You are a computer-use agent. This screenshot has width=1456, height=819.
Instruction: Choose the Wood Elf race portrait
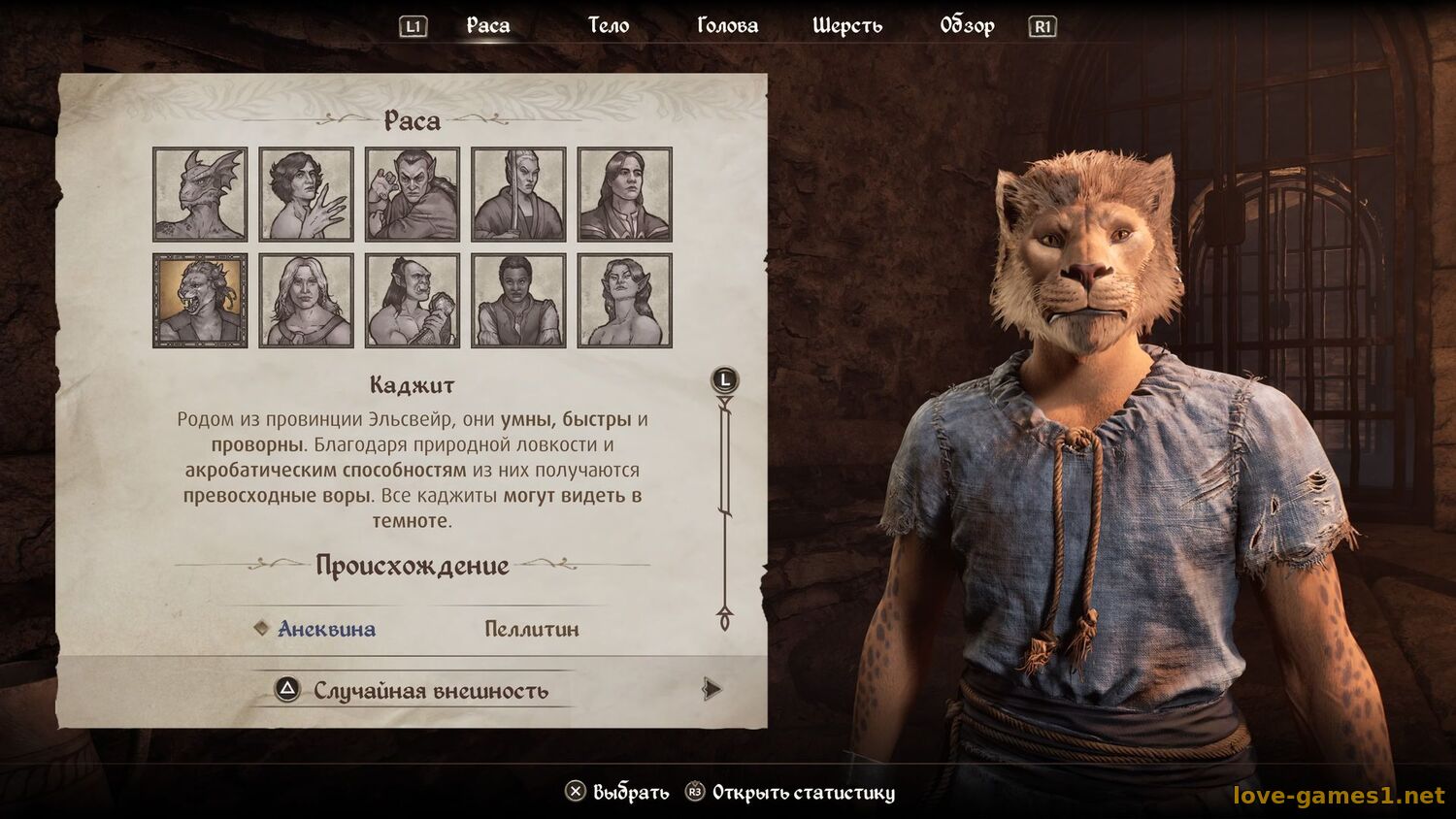[624, 300]
